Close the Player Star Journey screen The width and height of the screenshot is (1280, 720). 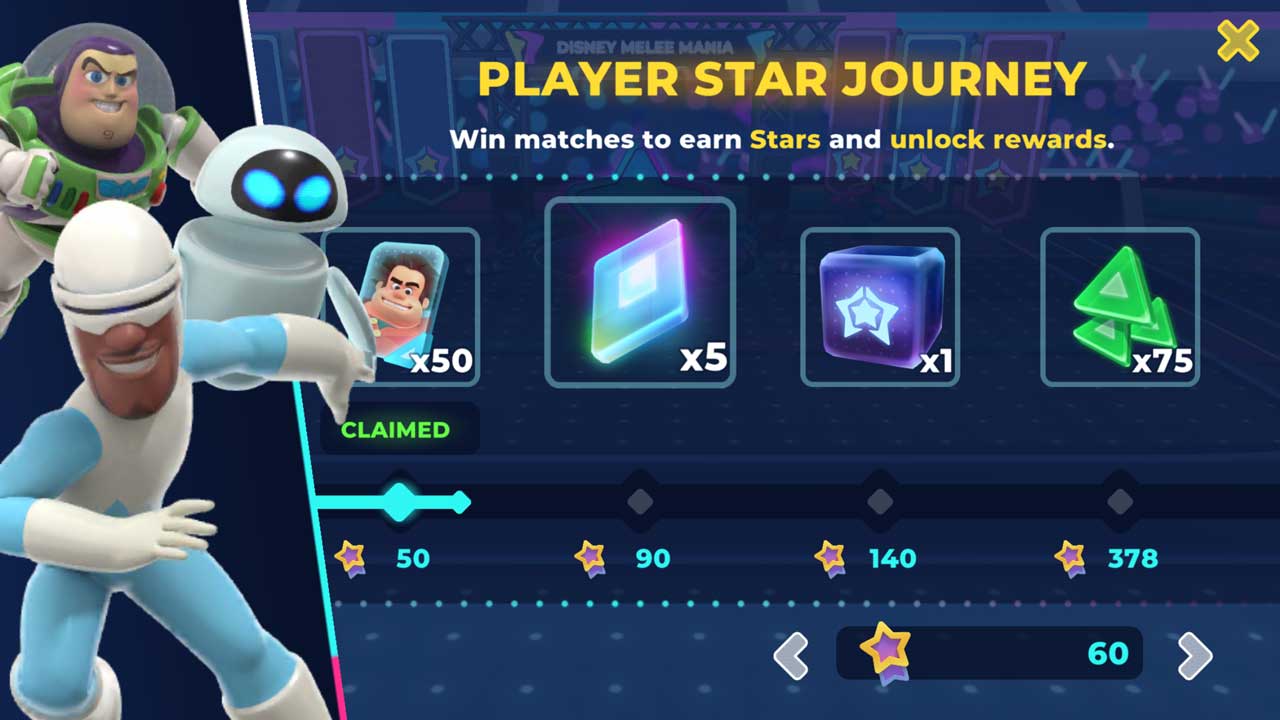1237,42
